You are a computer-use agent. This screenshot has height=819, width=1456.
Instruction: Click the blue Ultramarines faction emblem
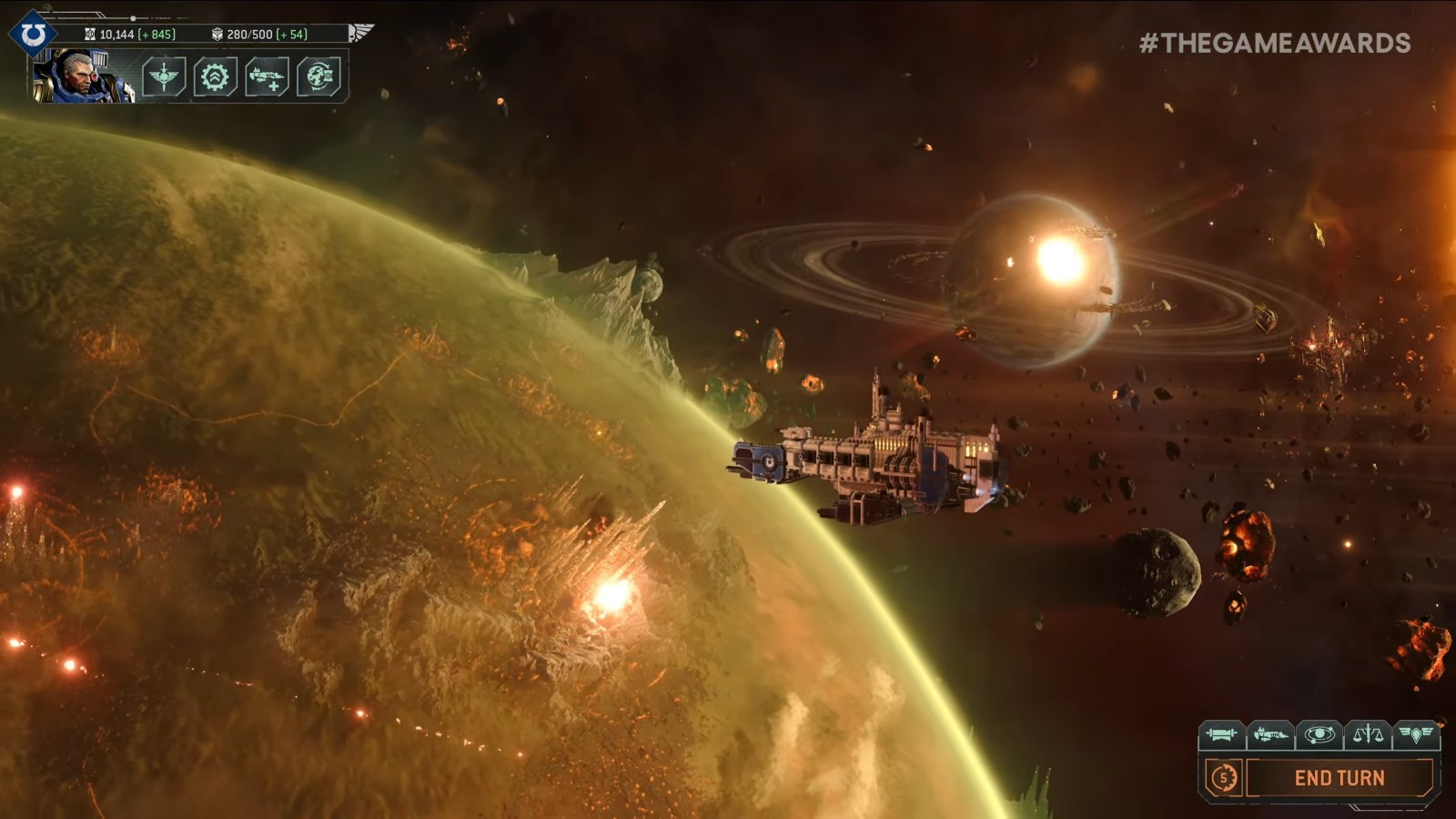(x=33, y=35)
